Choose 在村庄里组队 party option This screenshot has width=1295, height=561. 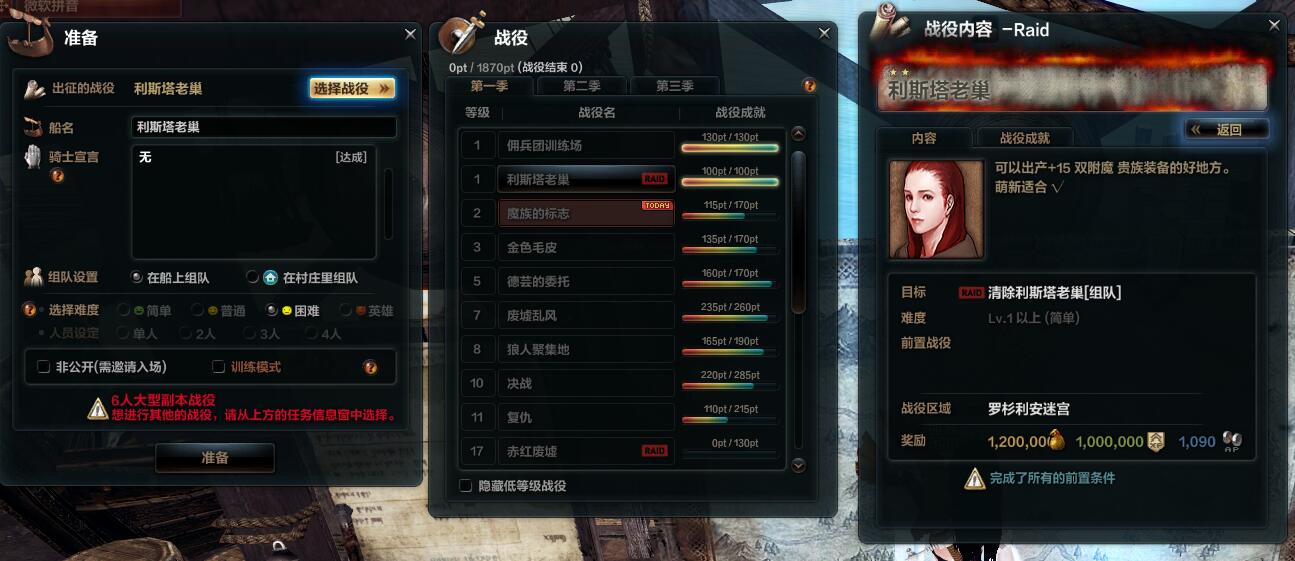(x=253, y=277)
